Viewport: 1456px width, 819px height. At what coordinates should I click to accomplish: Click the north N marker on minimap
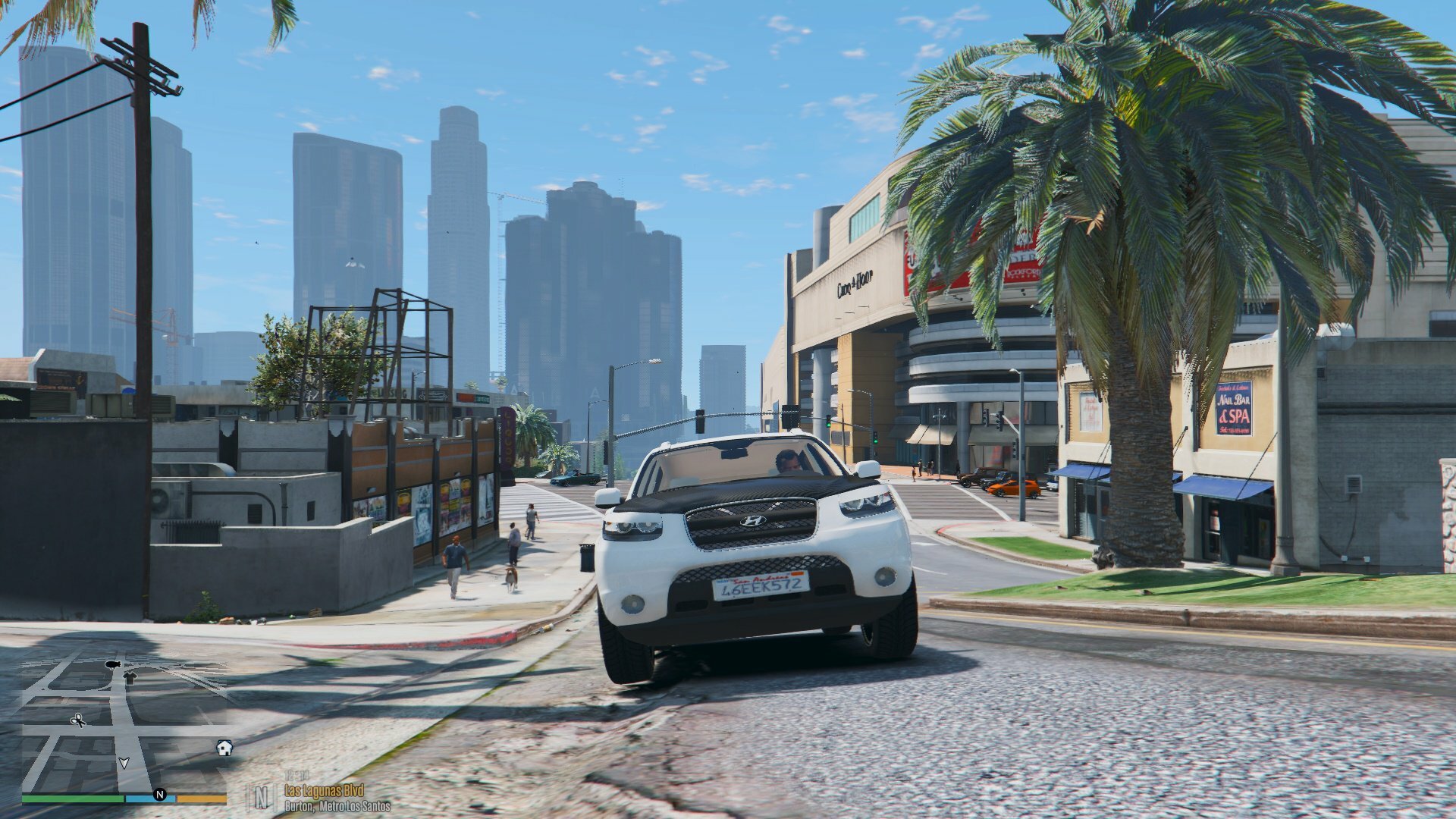tap(160, 794)
